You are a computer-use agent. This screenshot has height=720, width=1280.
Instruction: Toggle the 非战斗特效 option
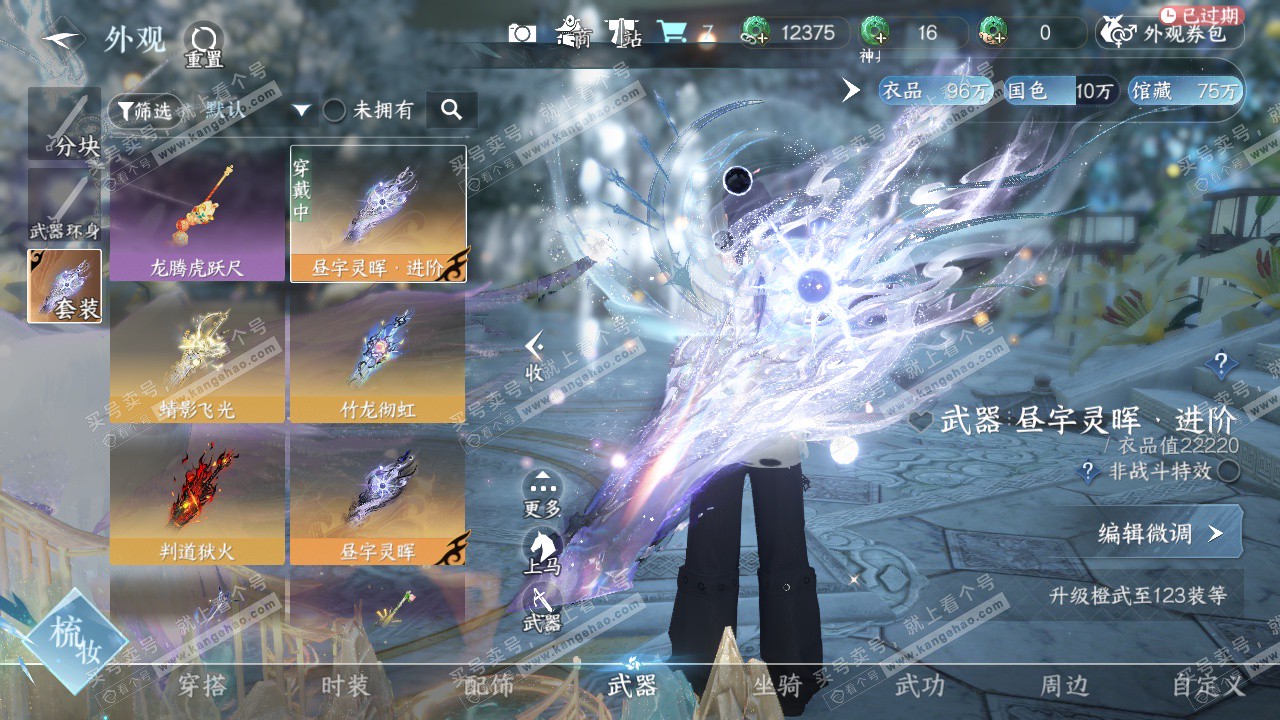(1229, 471)
